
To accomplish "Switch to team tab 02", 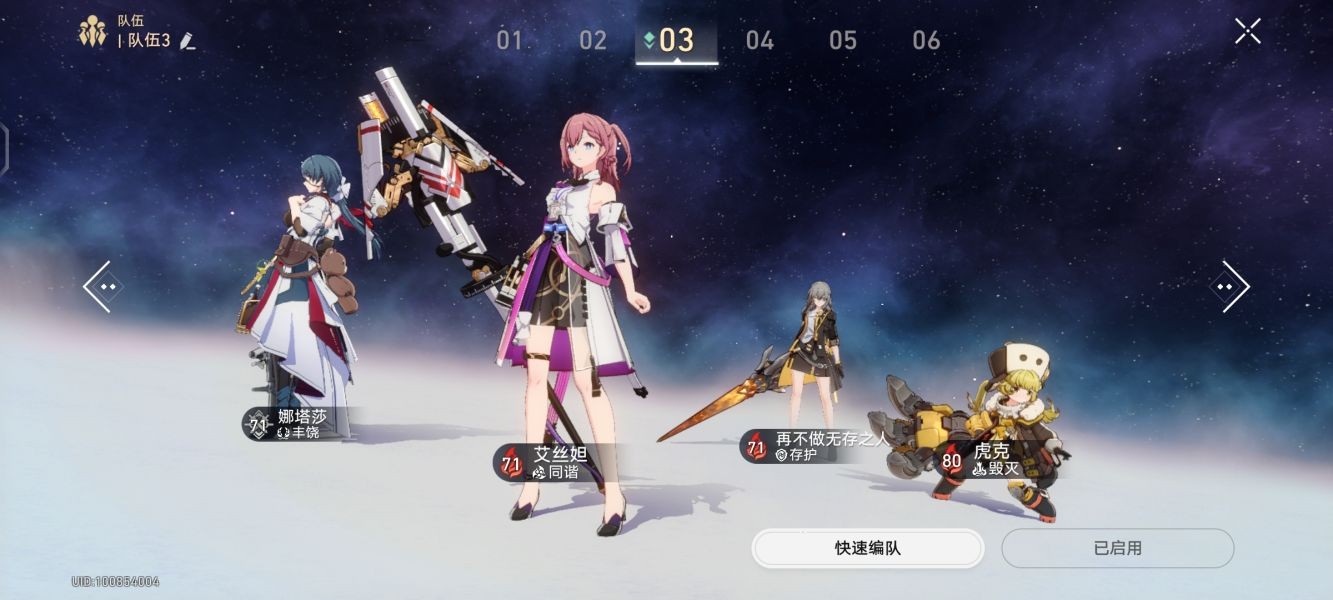I will pos(593,41).
